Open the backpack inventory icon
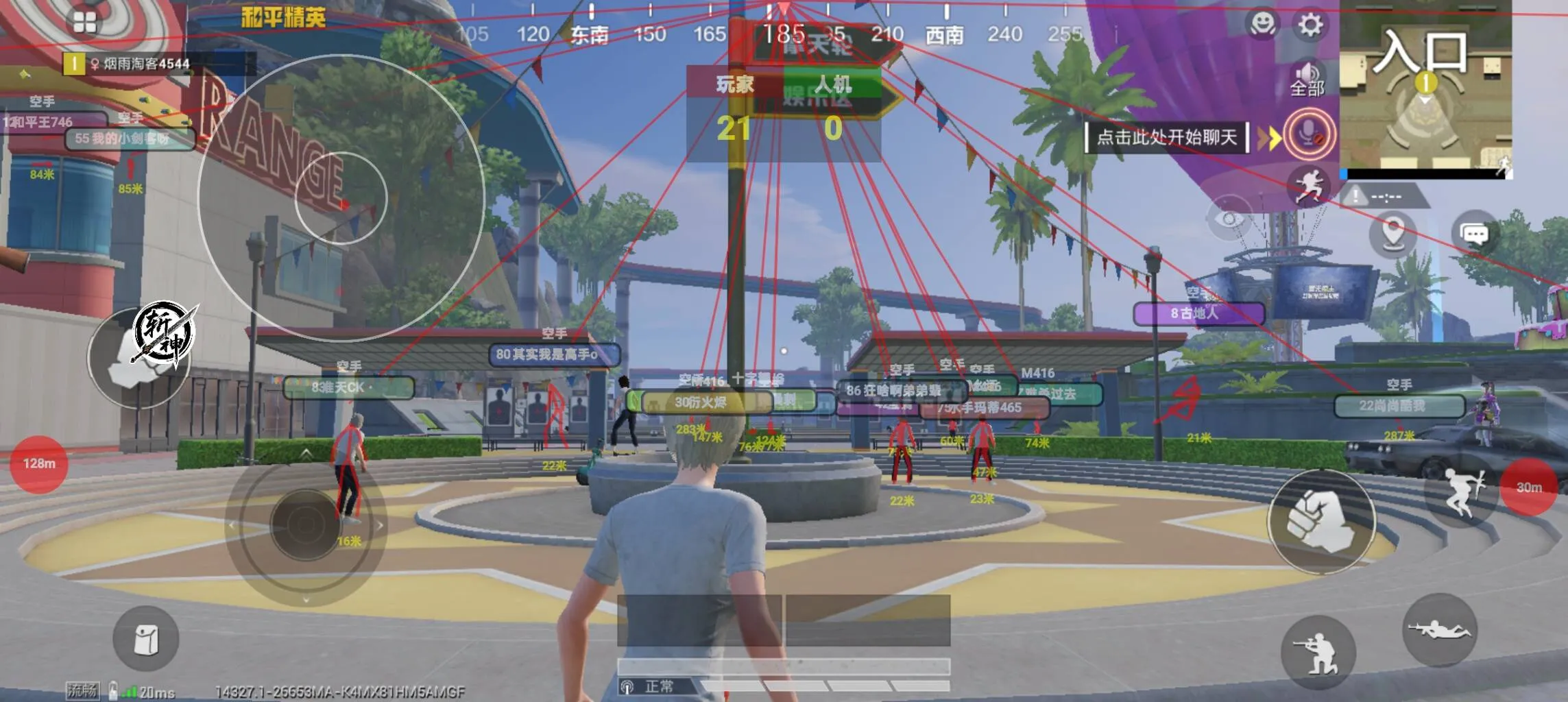This screenshot has height=702, width=1568. [145, 639]
